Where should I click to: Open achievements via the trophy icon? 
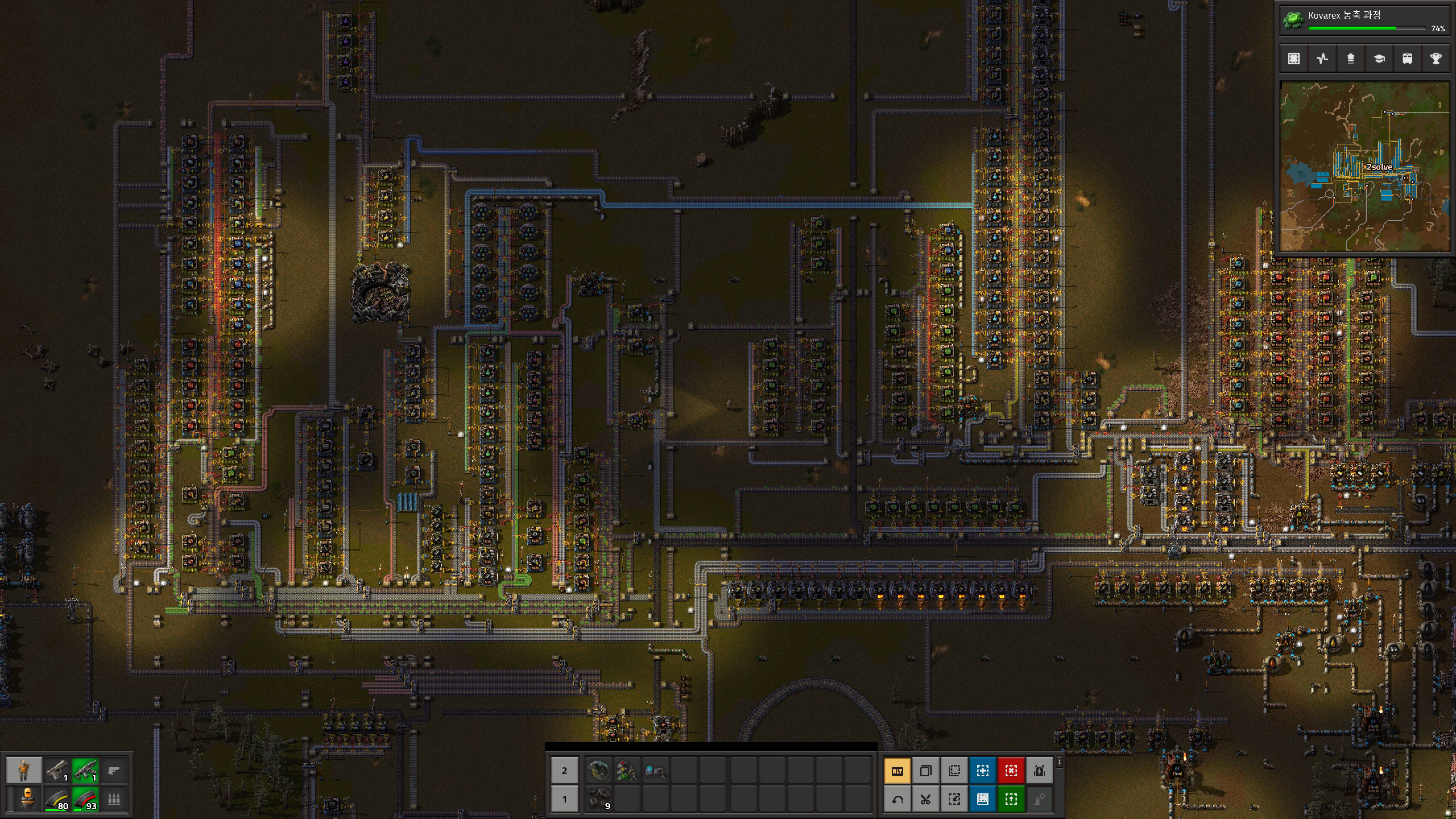[1435, 59]
